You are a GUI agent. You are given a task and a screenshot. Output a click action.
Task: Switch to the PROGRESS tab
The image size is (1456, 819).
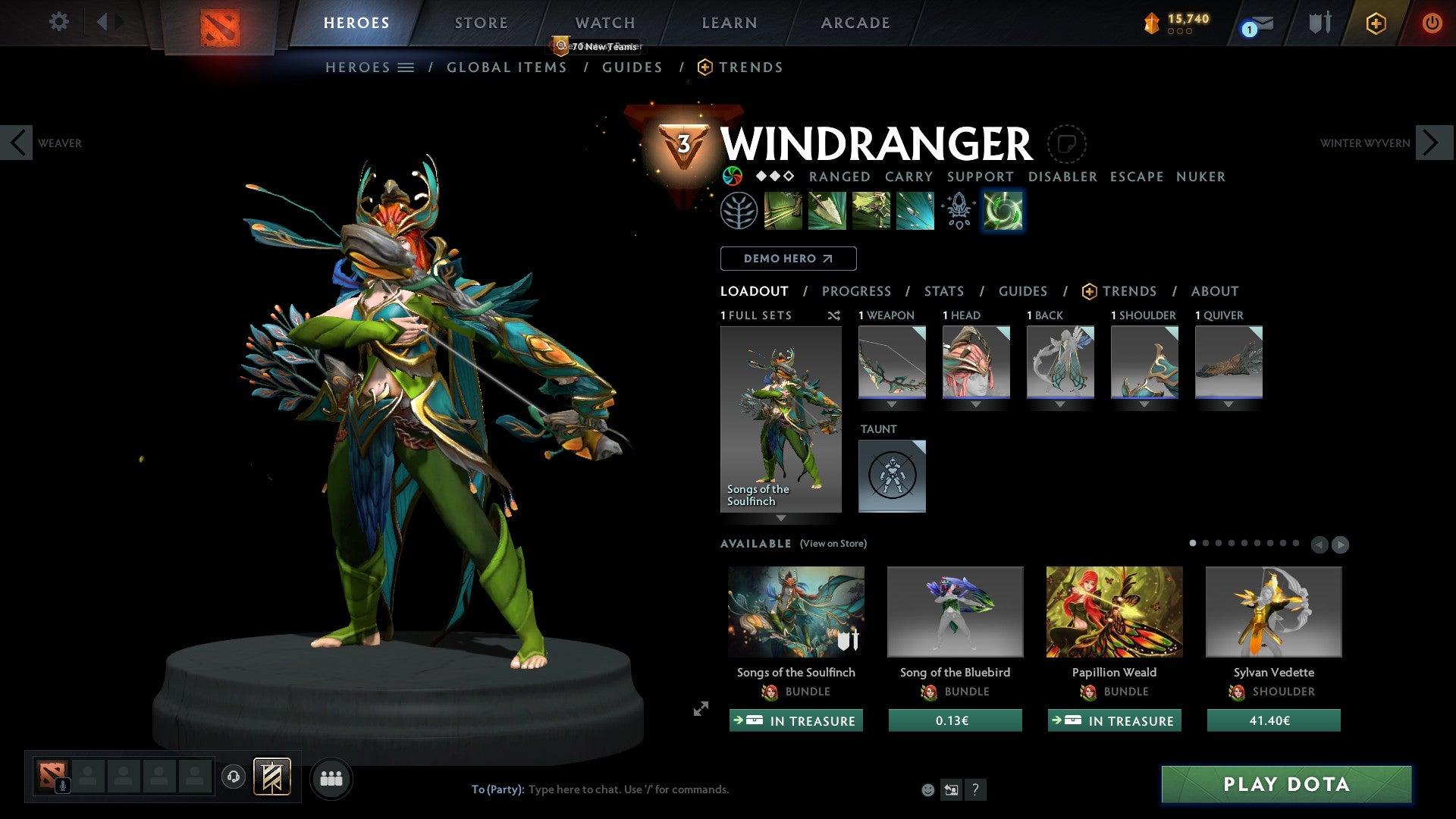pyautogui.click(x=857, y=291)
